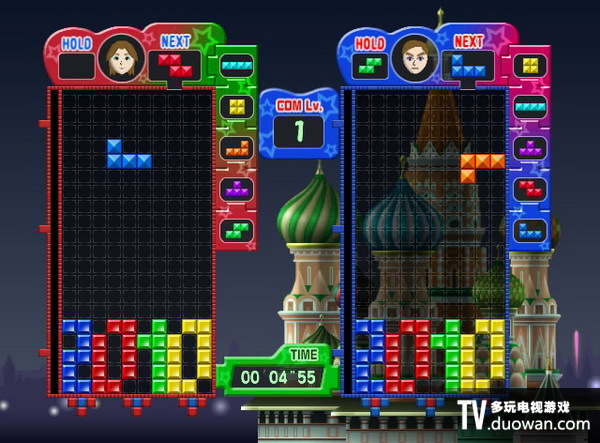This screenshot has width=600, height=443.
Task: Click the red Z piece in left NEXT box
Action: coord(175,65)
